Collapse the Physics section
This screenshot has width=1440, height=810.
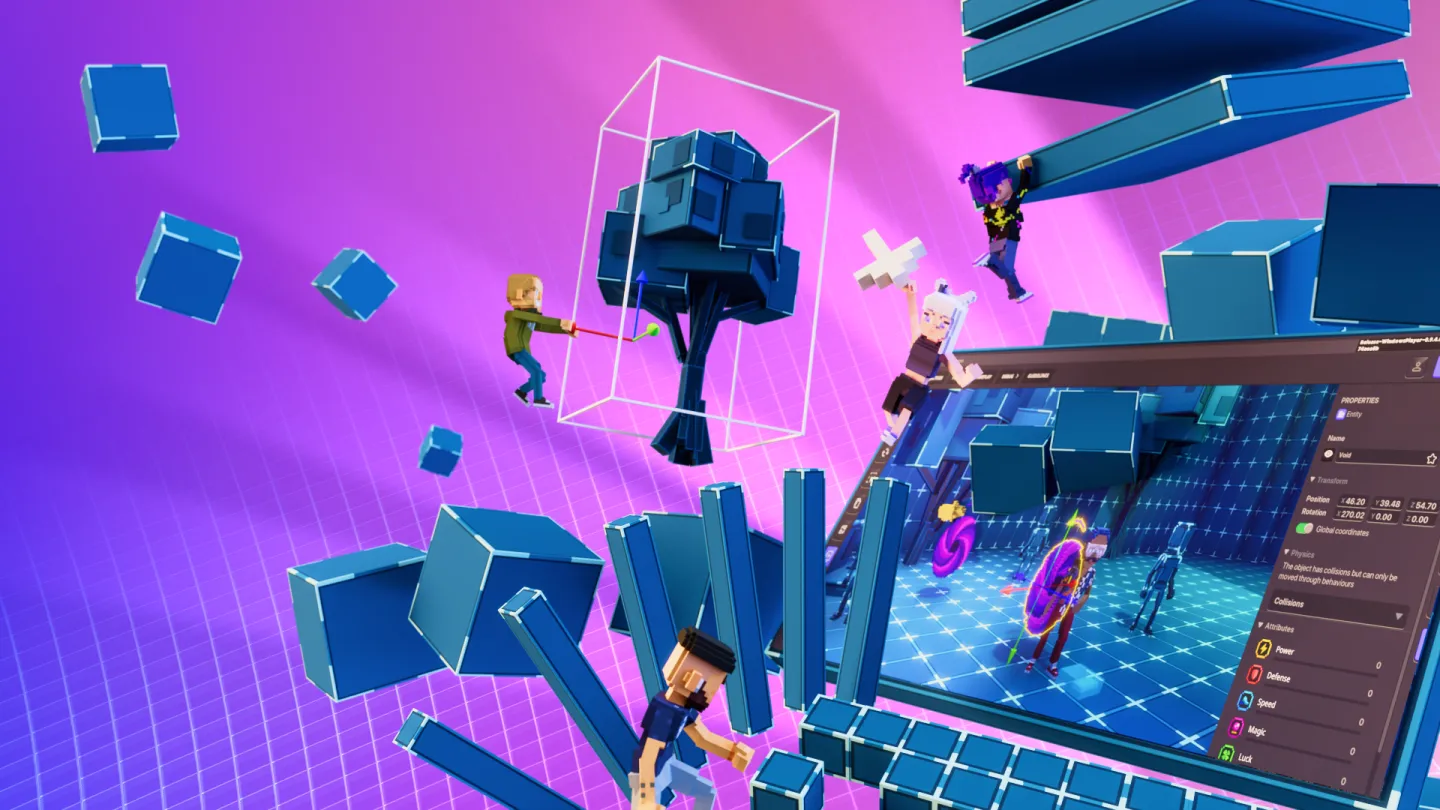1287,552
